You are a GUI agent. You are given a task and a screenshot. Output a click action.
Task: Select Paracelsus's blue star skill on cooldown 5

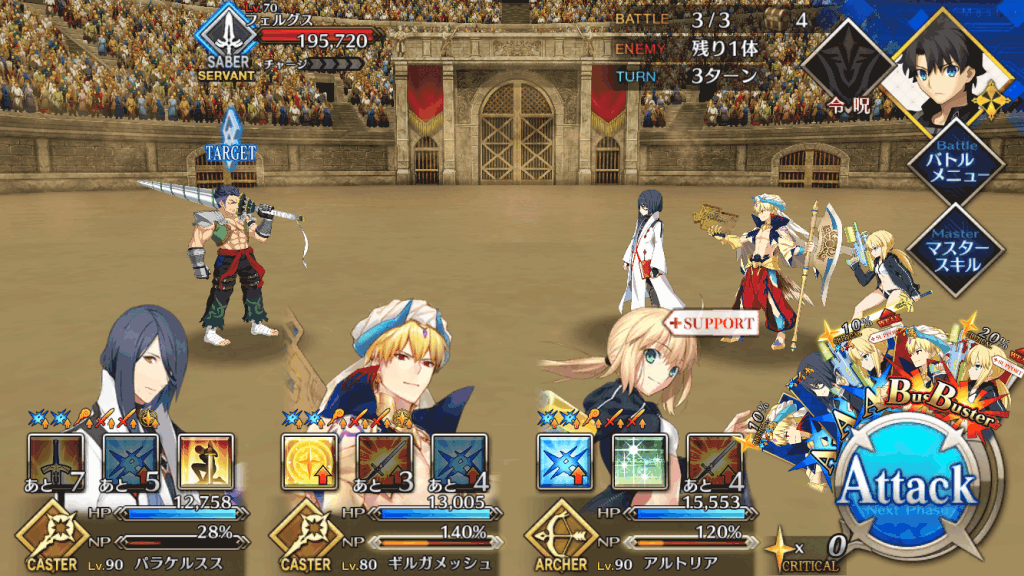coord(130,461)
